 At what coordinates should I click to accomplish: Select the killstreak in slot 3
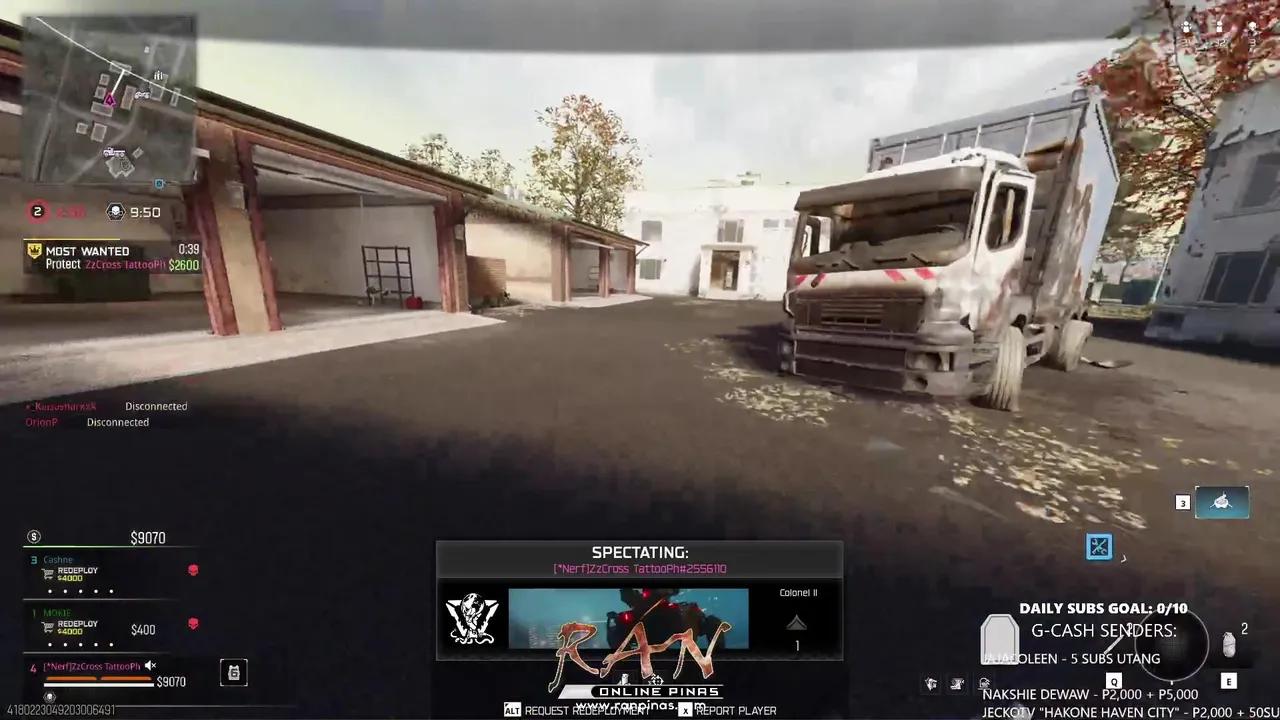click(x=1222, y=501)
